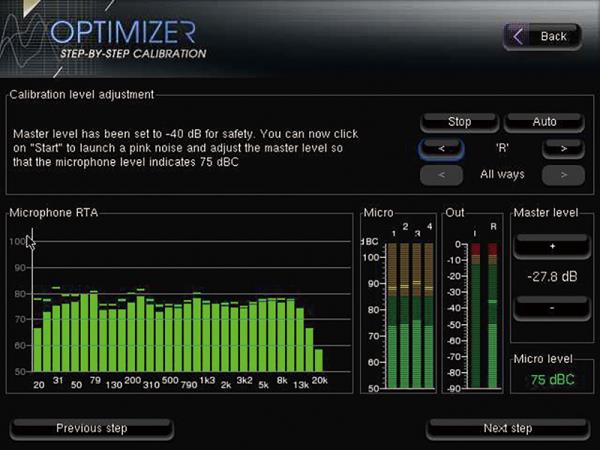This screenshot has width=600, height=450.
Task: Select the next speaker after 'R'
Action: [x=563, y=149]
